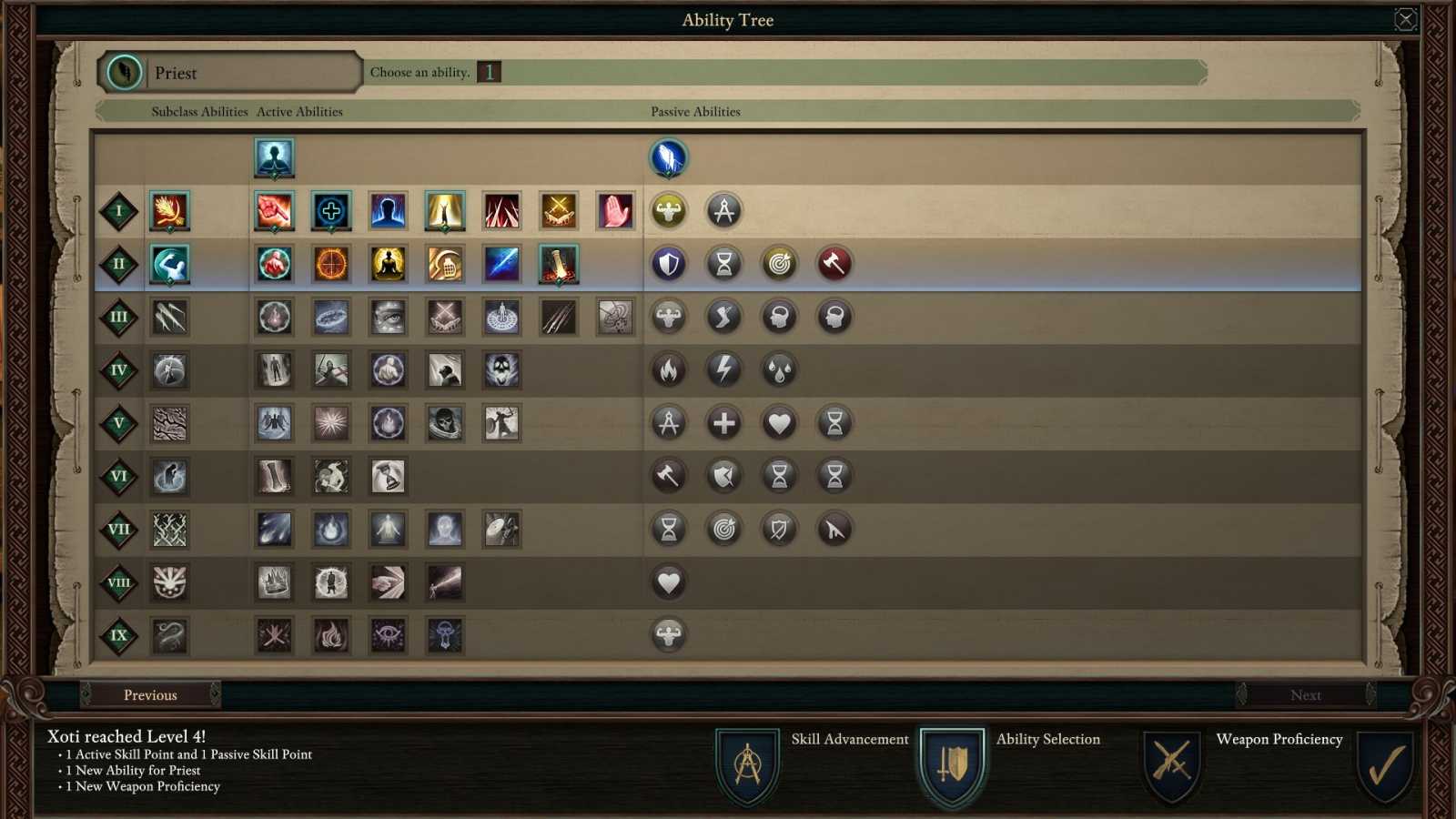The height and width of the screenshot is (819, 1456).
Task: Toggle the meditating figure ability in tier II
Action: (x=387, y=263)
